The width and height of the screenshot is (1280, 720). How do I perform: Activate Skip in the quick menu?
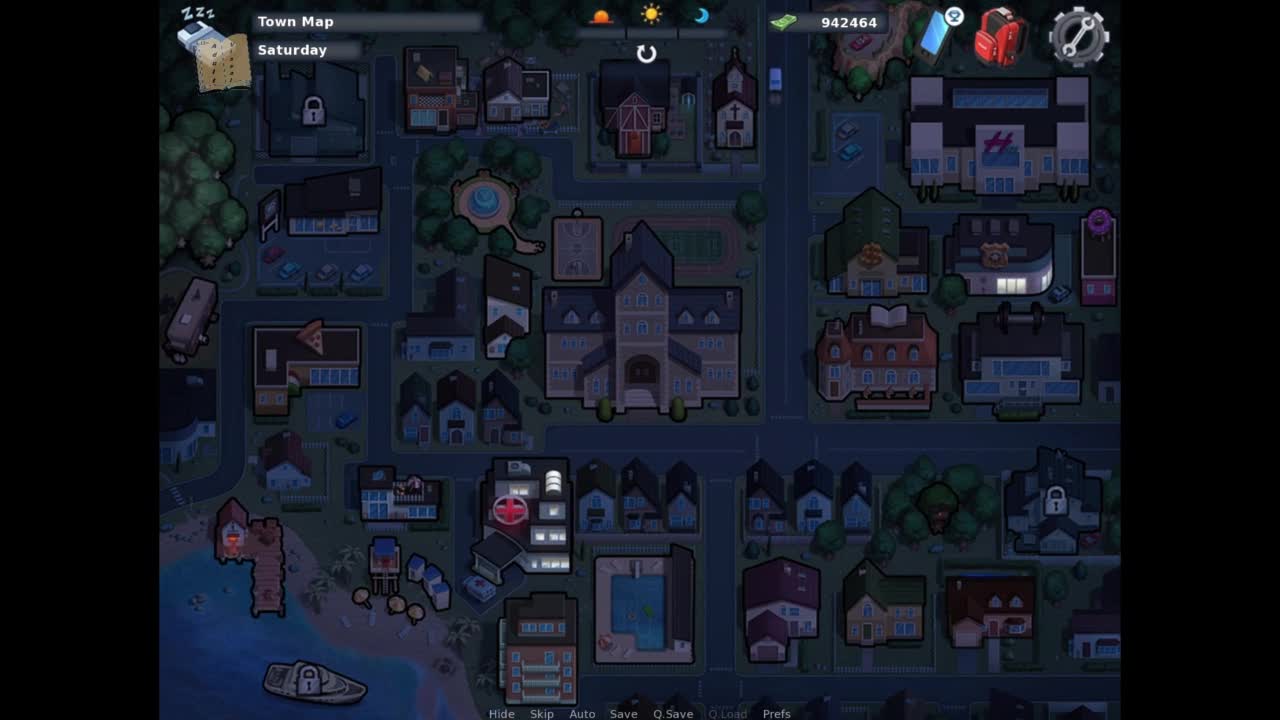point(542,714)
